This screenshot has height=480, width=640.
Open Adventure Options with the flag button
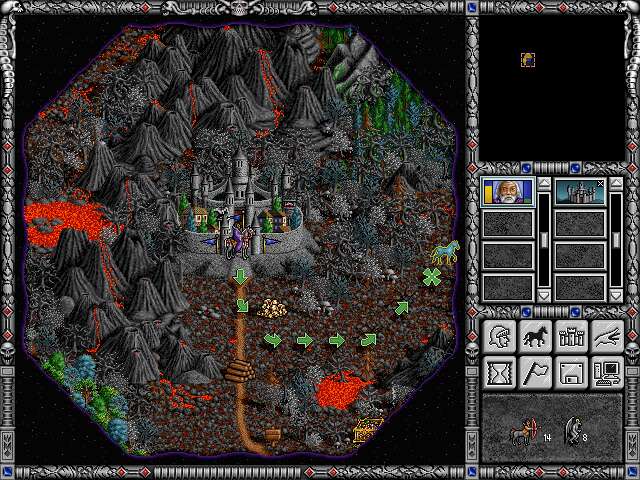[x=535, y=373]
